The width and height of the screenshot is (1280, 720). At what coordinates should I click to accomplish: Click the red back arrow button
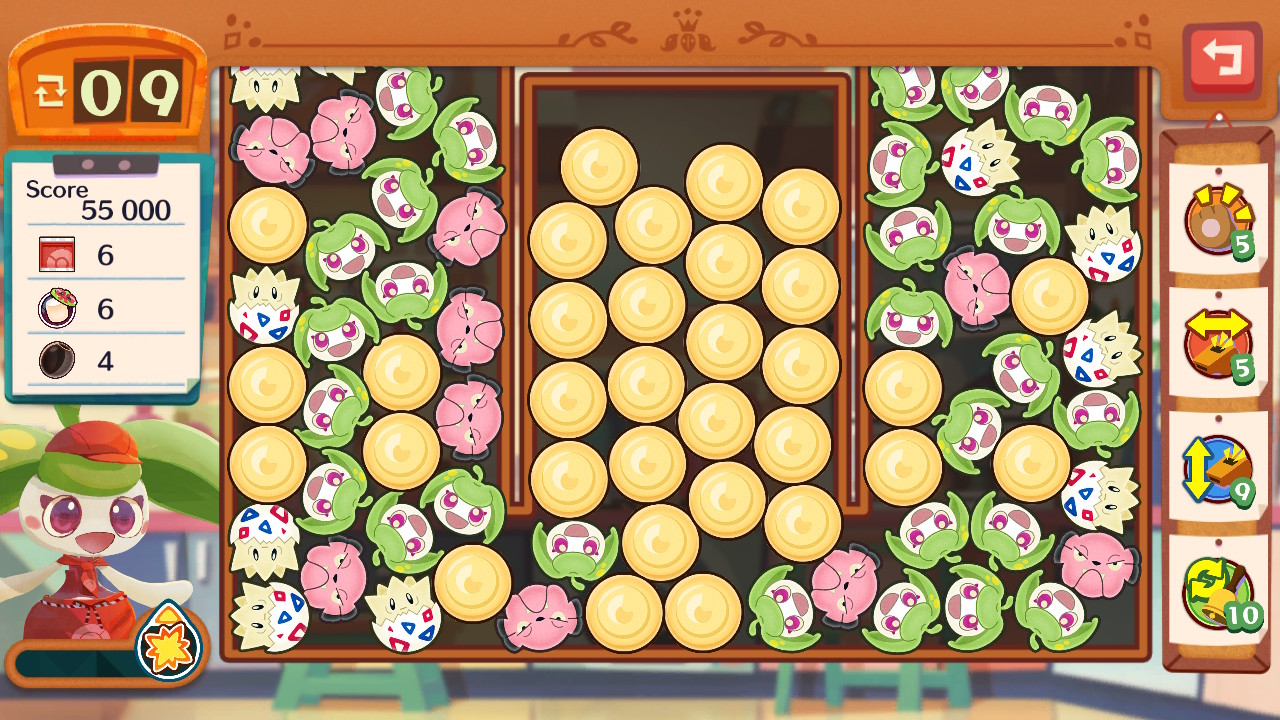(1221, 58)
